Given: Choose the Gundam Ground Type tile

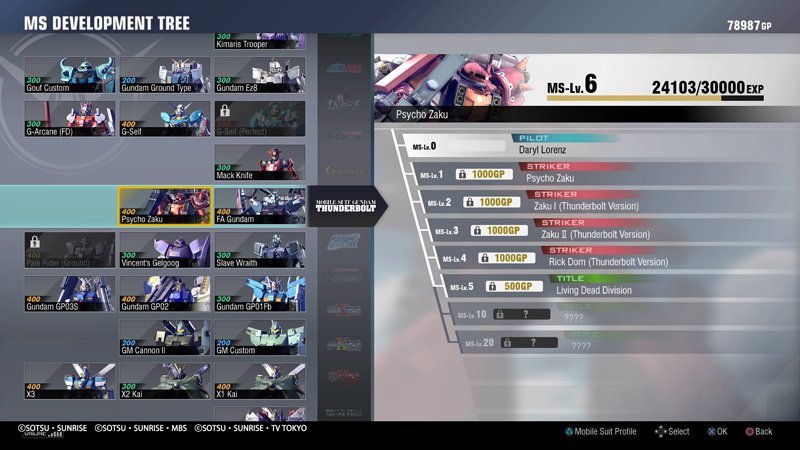Looking at the screenshot, I should click(165, 75).
